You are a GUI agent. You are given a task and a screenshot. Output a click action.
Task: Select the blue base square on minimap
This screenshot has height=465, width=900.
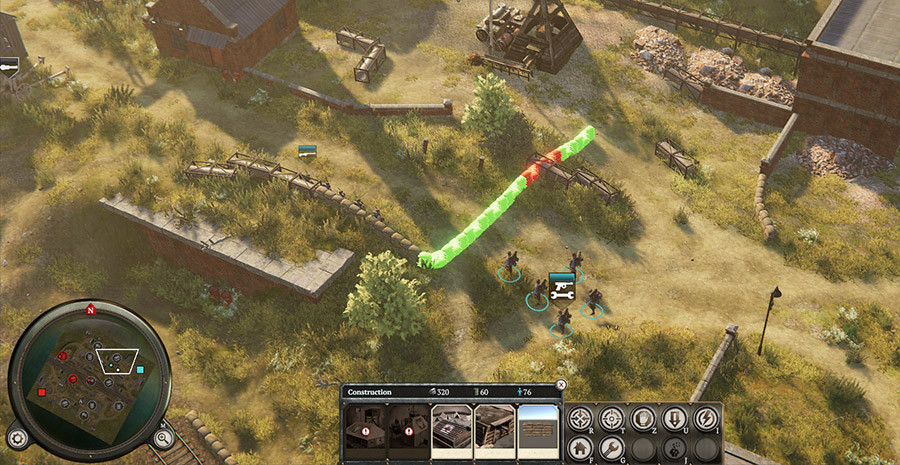pos(140,370)
